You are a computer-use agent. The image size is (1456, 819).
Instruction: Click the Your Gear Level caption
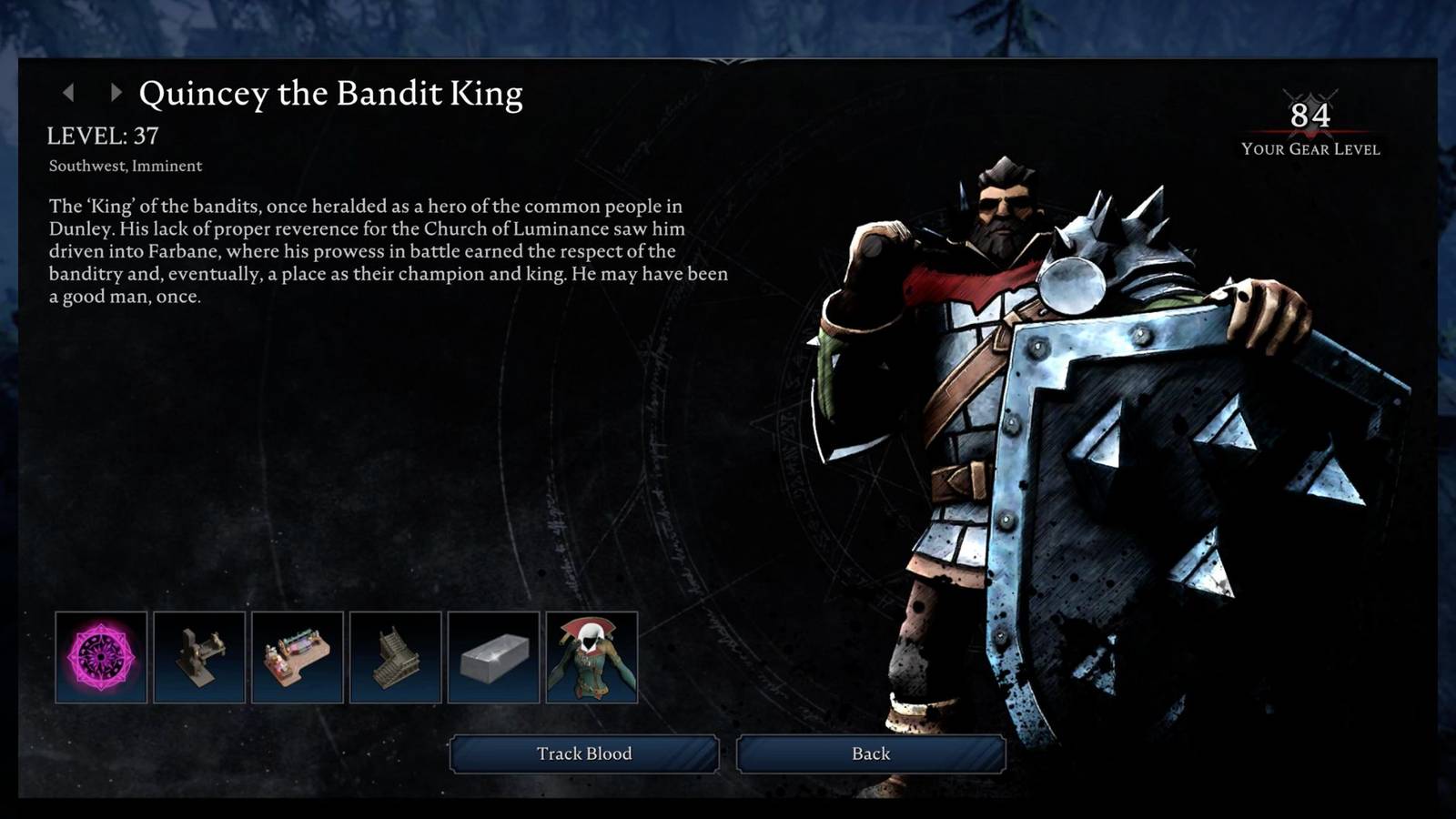click(1309, 149)
